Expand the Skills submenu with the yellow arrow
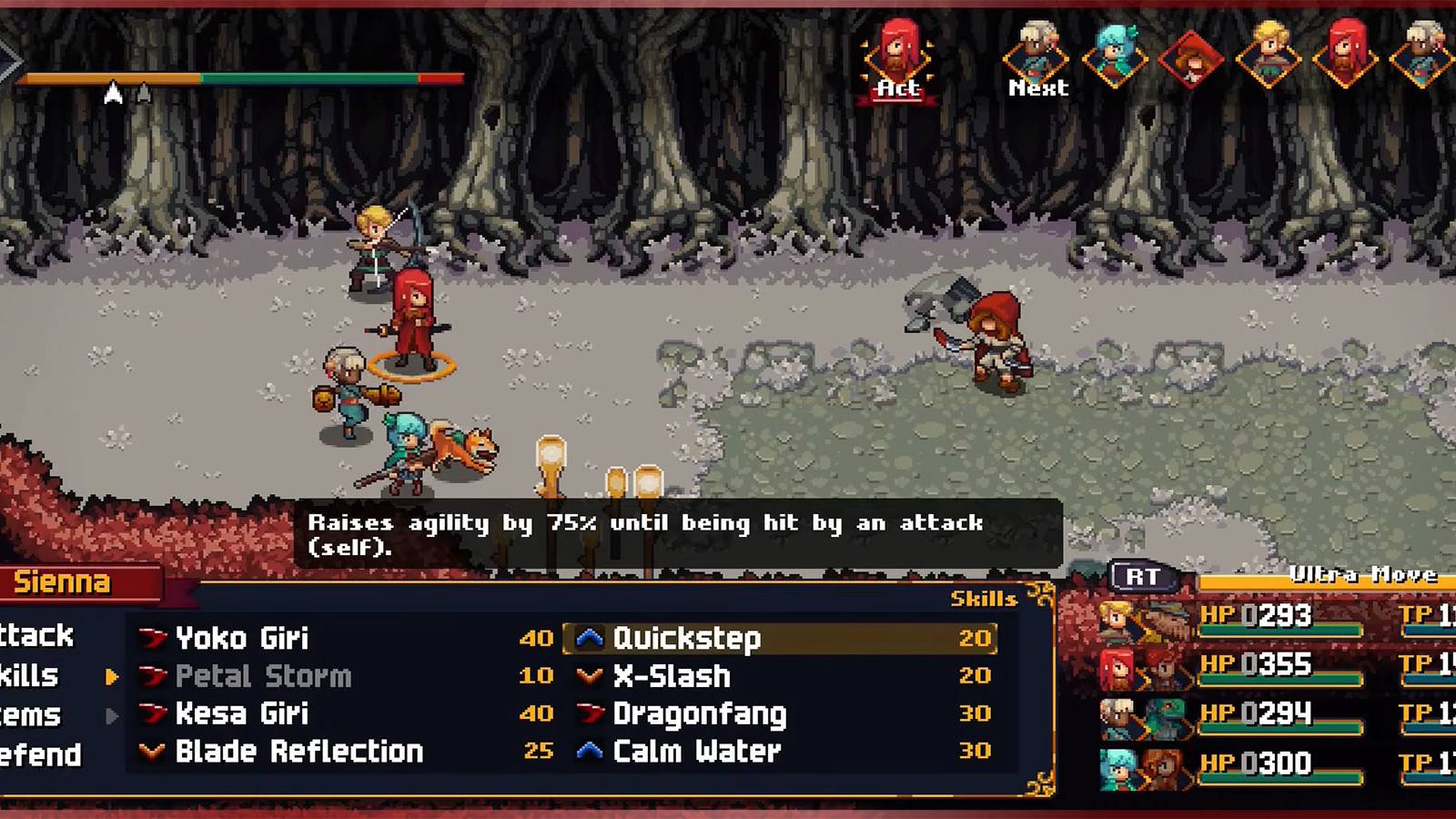 pyautogui.click(x=113, y=677)
